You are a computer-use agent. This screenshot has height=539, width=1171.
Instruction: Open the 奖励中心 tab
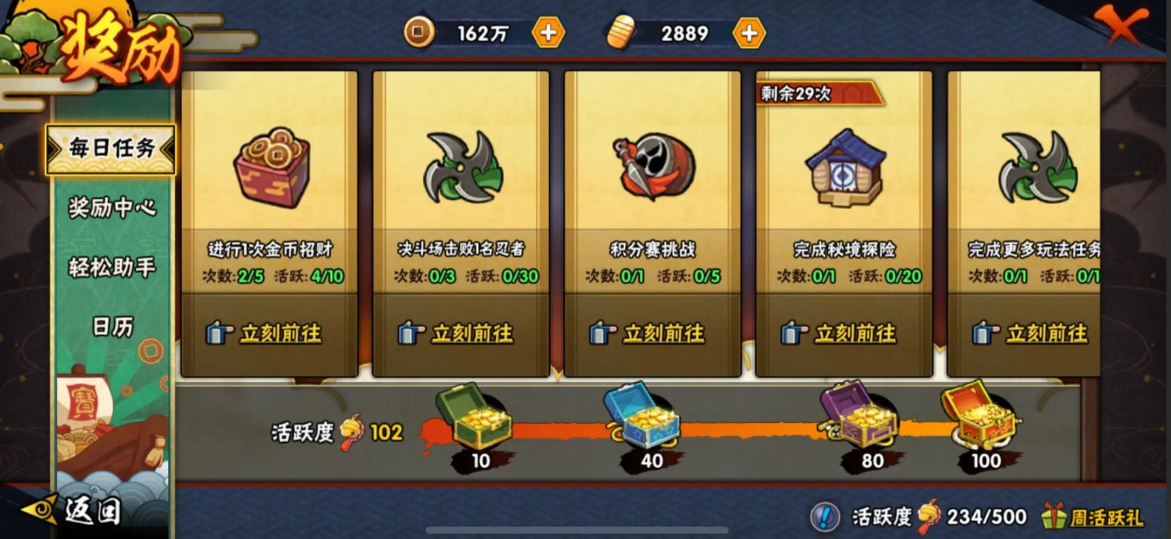click(x=111, y=208)
